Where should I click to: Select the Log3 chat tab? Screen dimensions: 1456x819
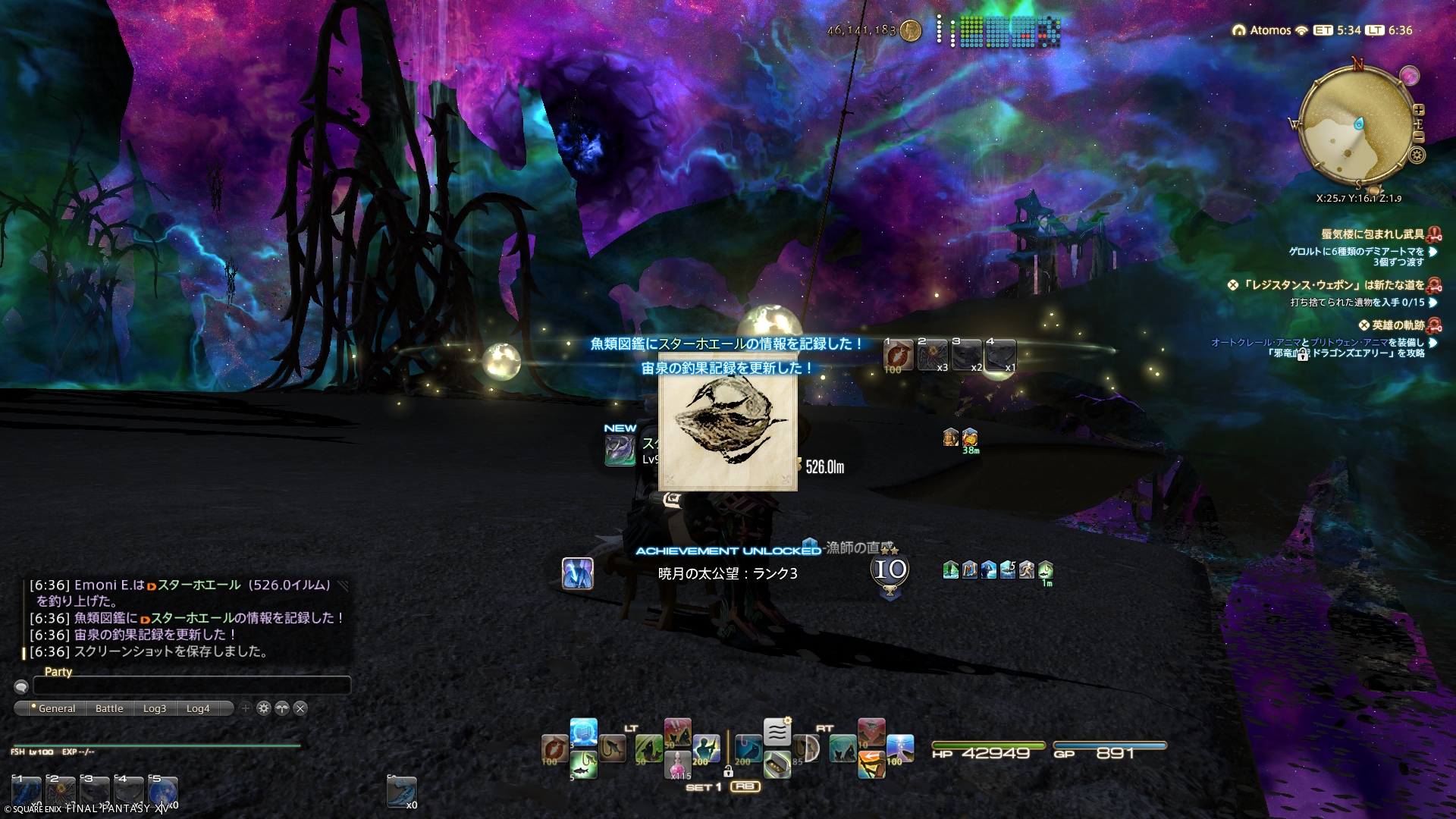click(x=154, y=708)
